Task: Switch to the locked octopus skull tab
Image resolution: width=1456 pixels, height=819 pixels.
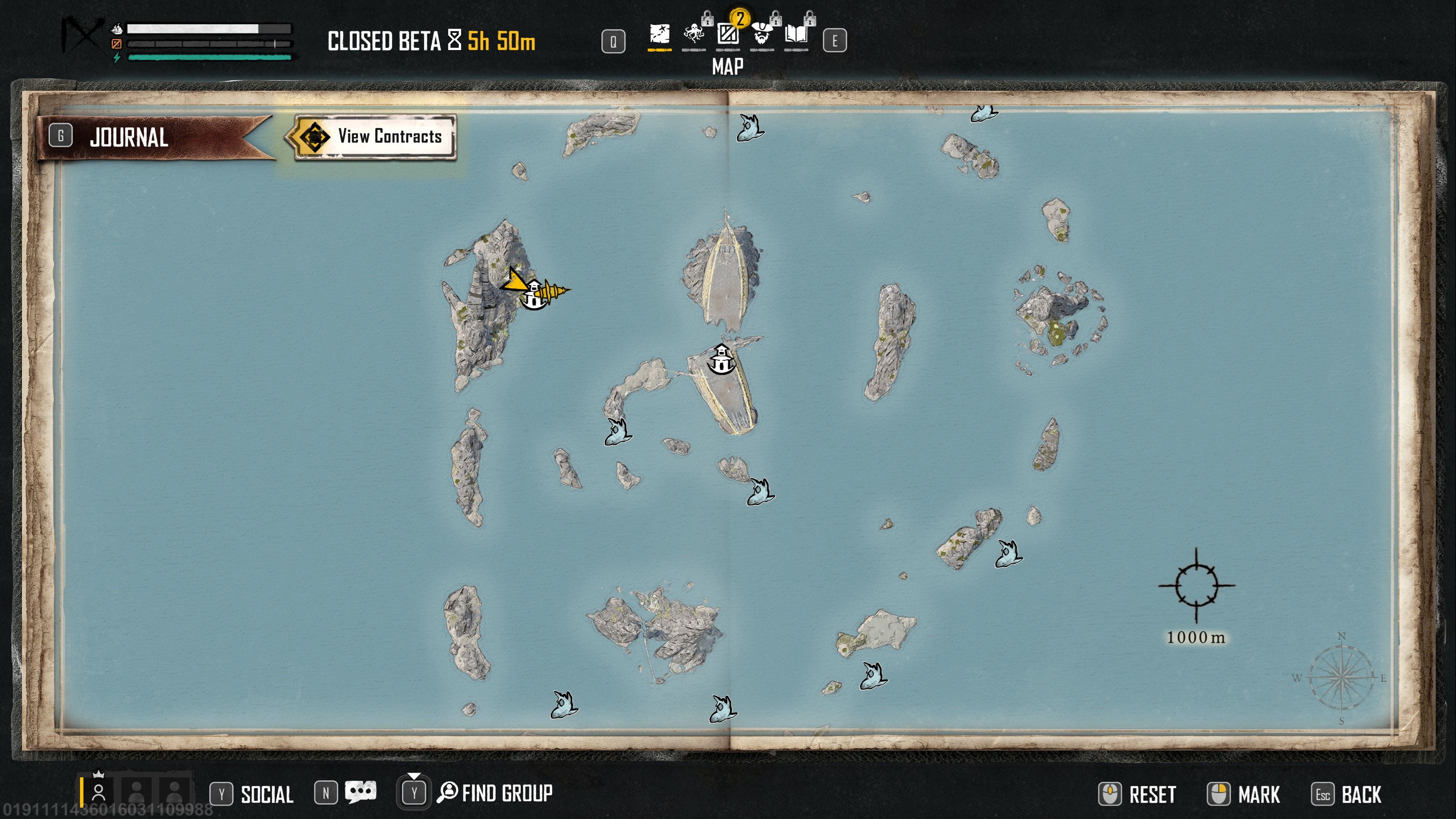Action: (693, 35)
